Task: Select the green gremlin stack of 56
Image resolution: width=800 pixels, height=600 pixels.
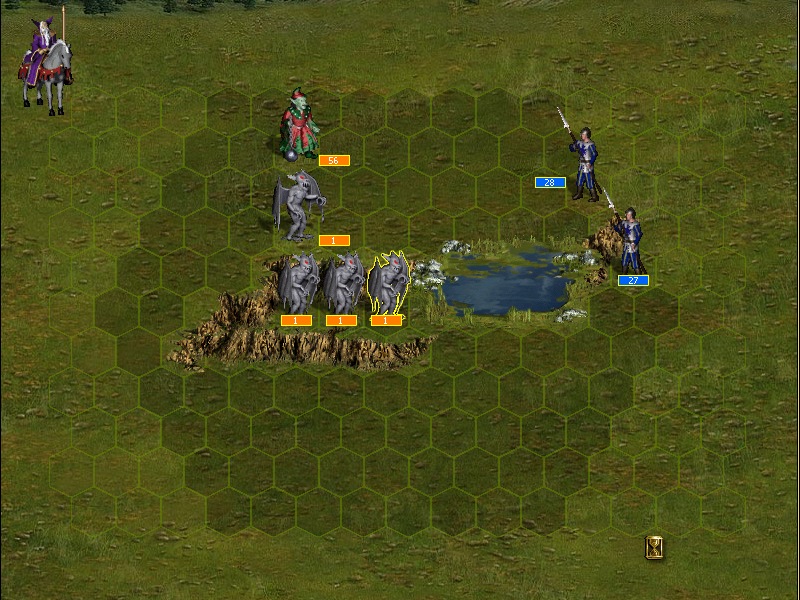Action: [x=298, y=125]
